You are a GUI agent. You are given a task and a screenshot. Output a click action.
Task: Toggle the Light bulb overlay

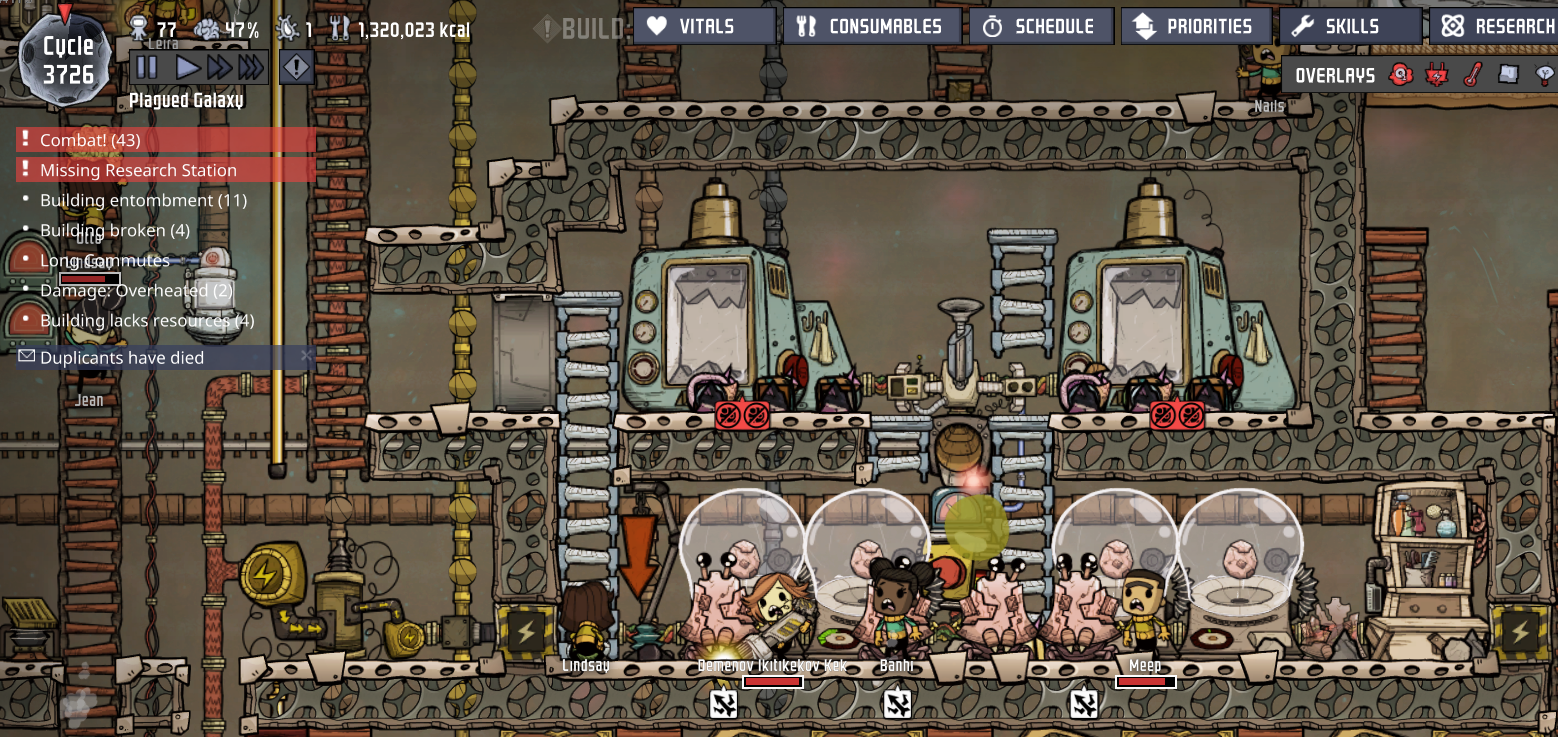point(1545,75)
